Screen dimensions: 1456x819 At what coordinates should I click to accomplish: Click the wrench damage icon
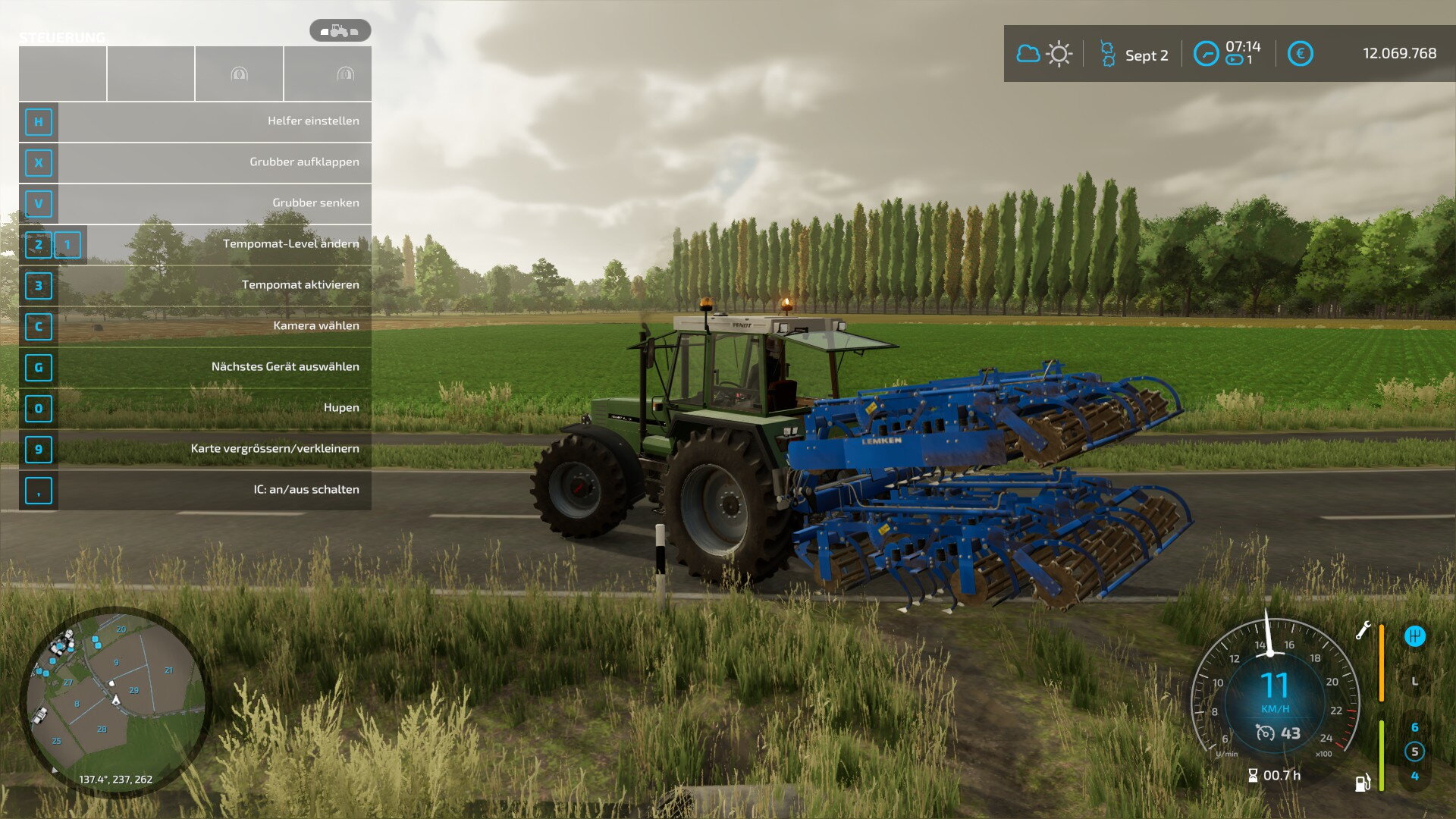(1363, 631)
